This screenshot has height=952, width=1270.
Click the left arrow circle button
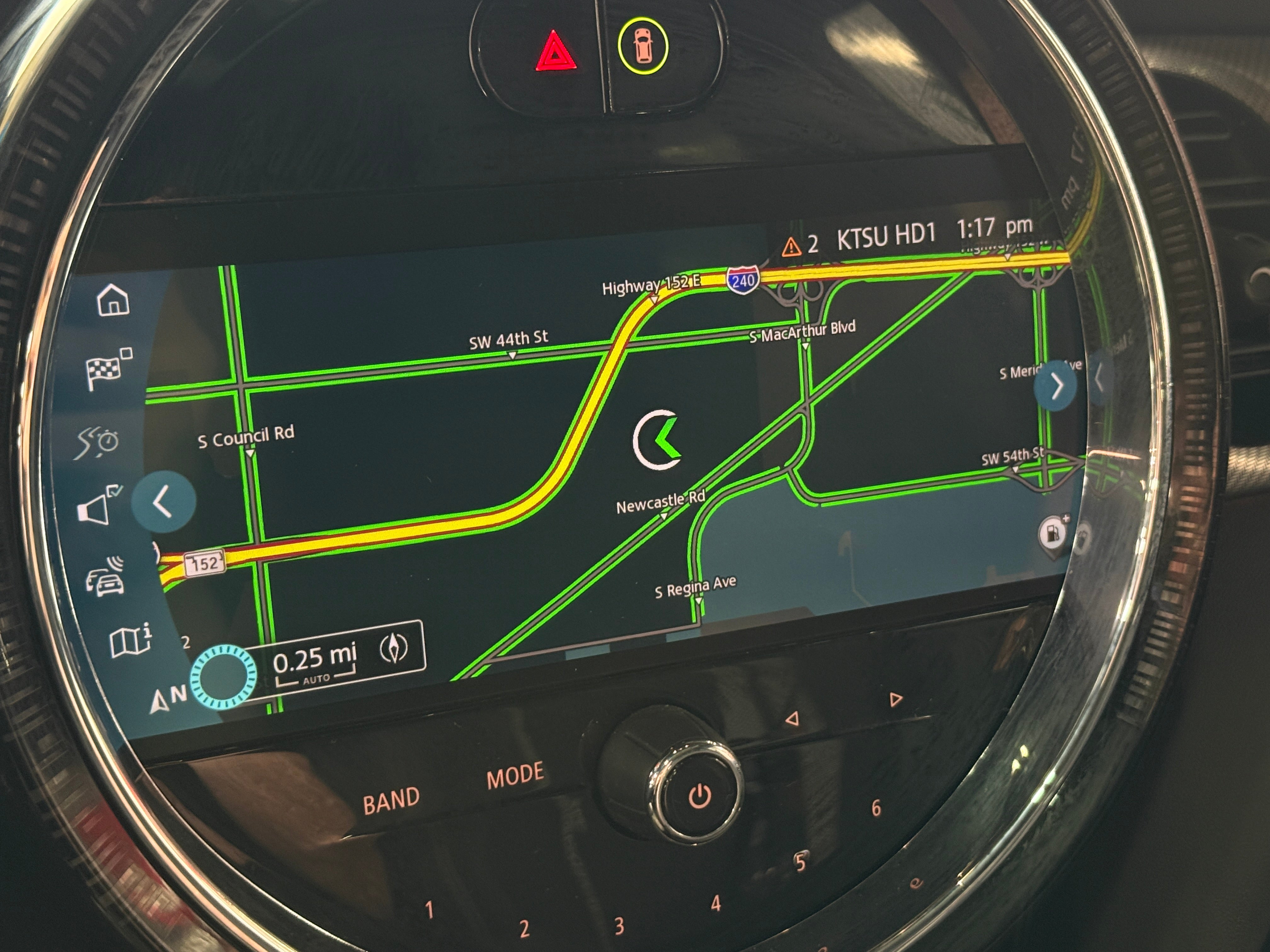(x=163, y=502)
